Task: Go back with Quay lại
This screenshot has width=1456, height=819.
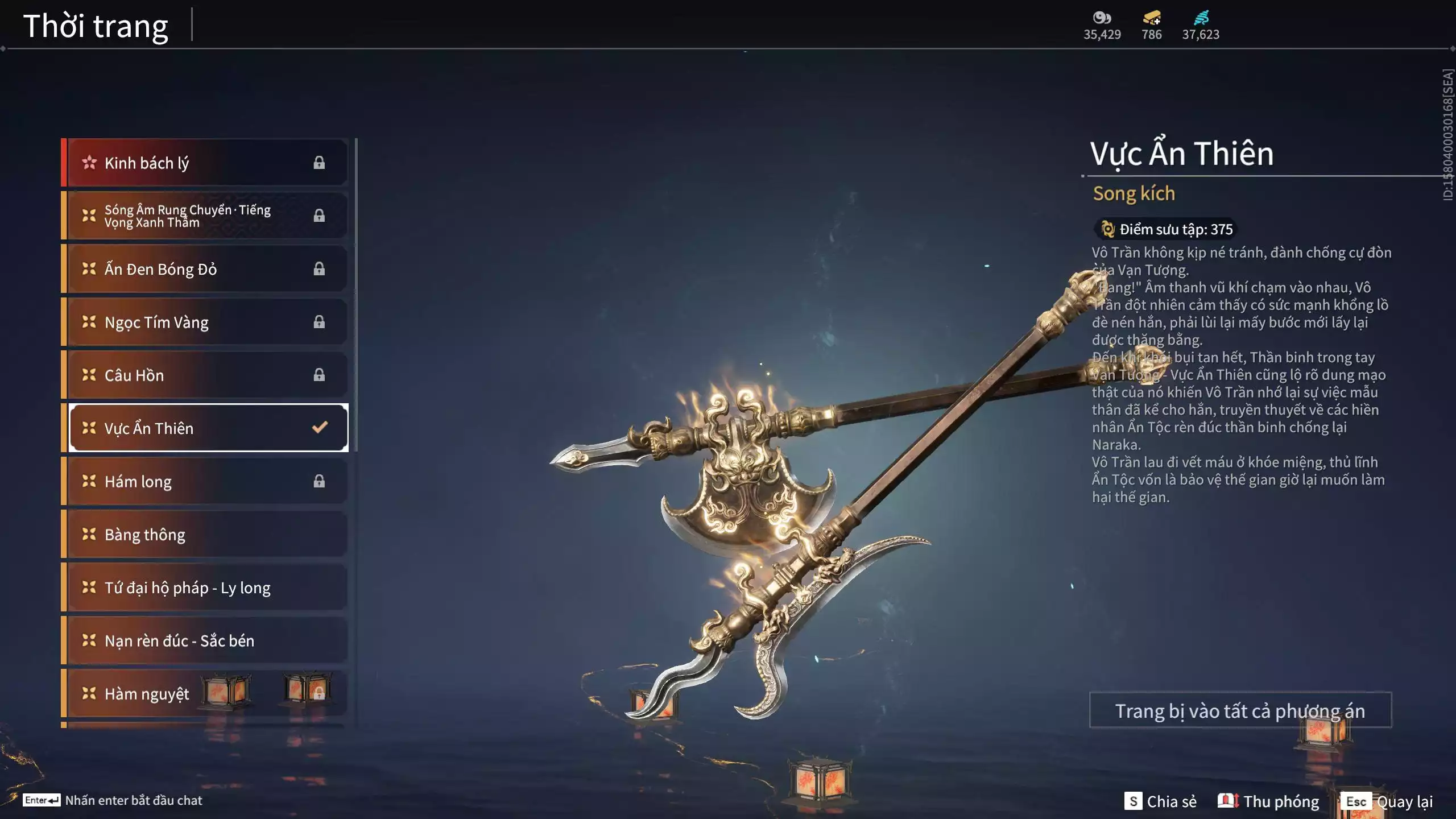Action: pos(1387,801)
